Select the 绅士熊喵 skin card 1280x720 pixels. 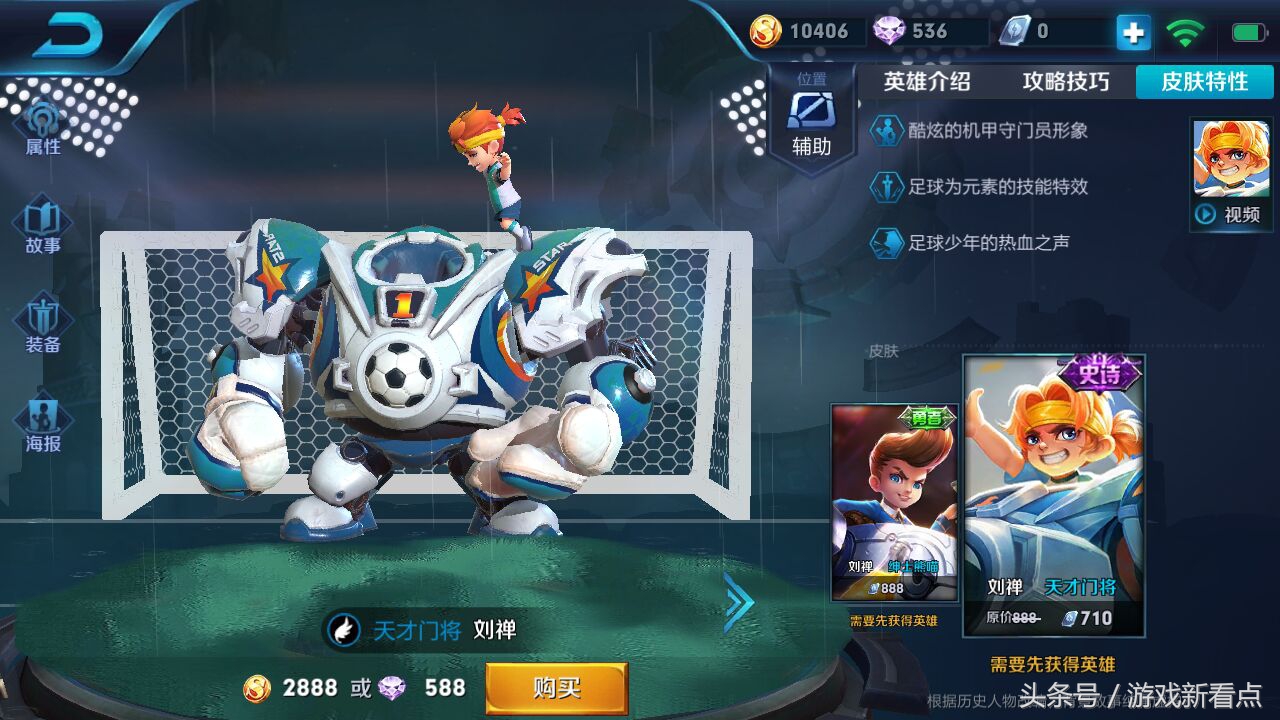[894, 502]
